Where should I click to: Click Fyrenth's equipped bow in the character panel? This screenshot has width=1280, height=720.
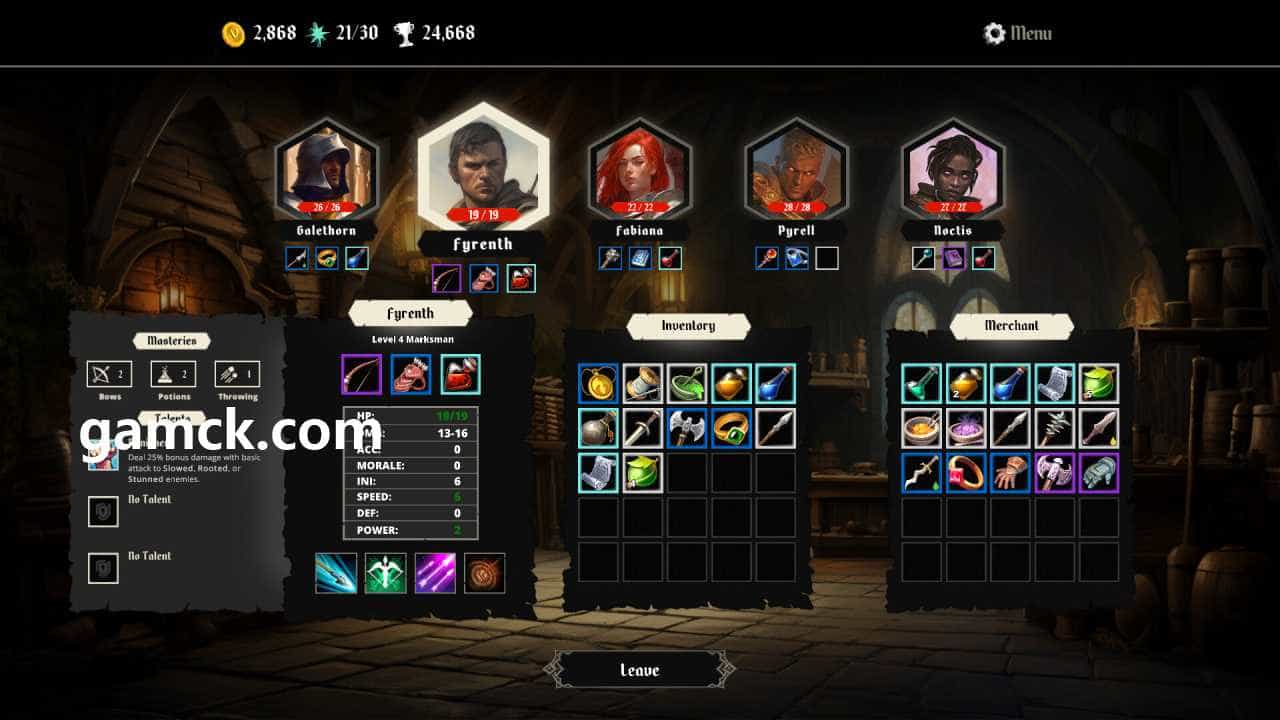(361, 374)
